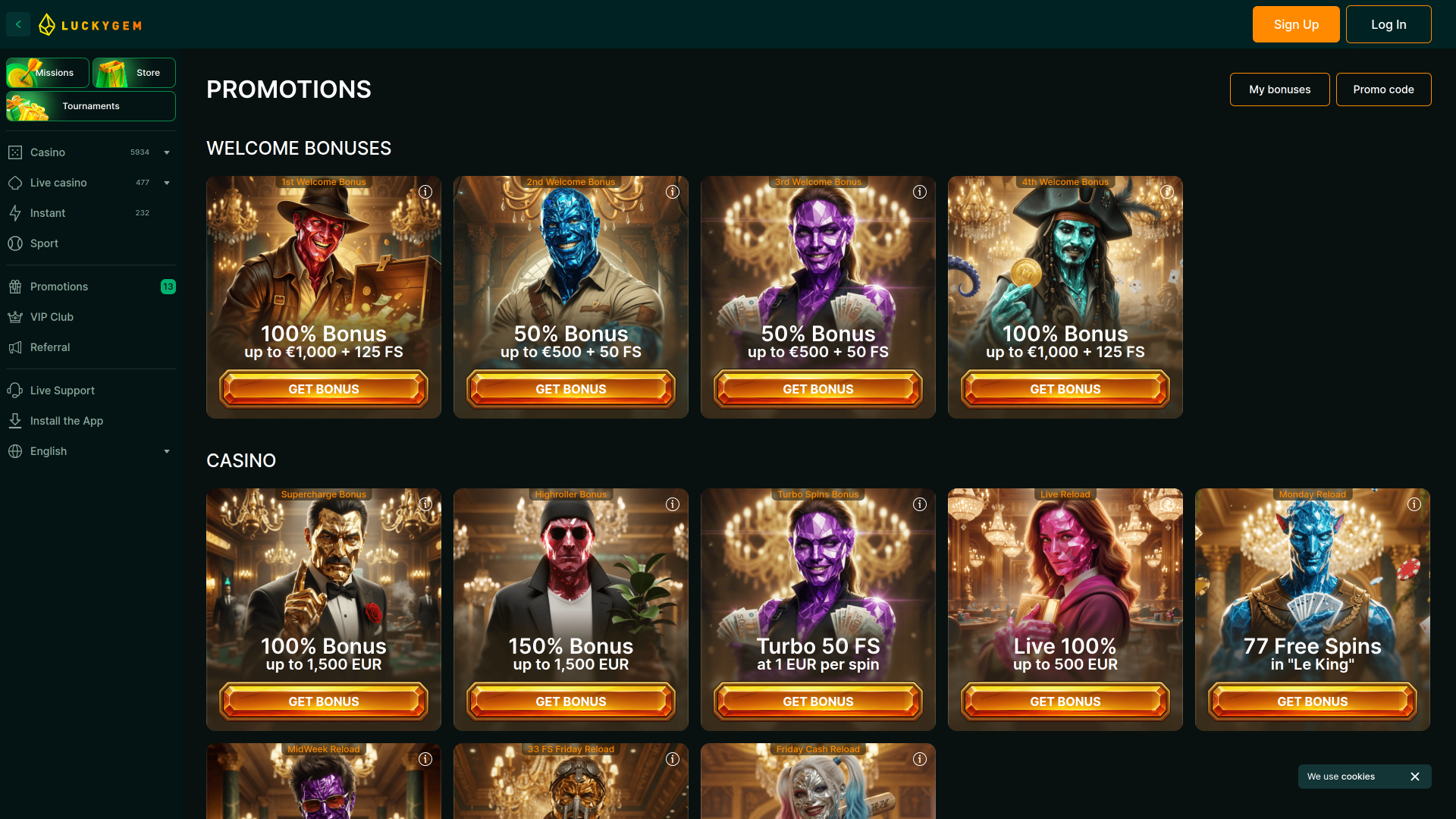This screenshot has height=819, width=1456.
Task: Show info for the 1st Welcome Bonus card
Action: tap(425, 192)
